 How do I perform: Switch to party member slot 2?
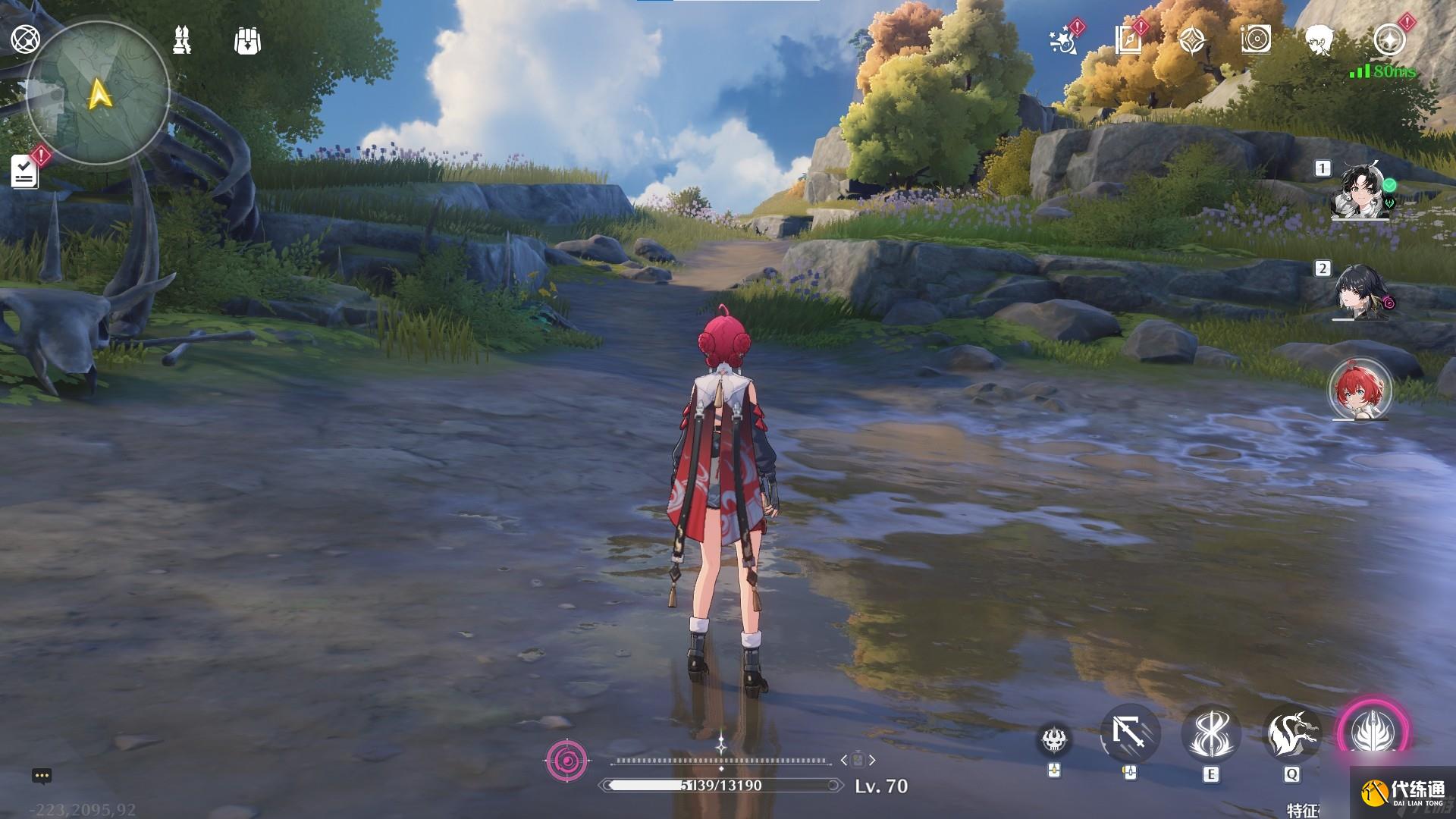(x=1361, y=292)
